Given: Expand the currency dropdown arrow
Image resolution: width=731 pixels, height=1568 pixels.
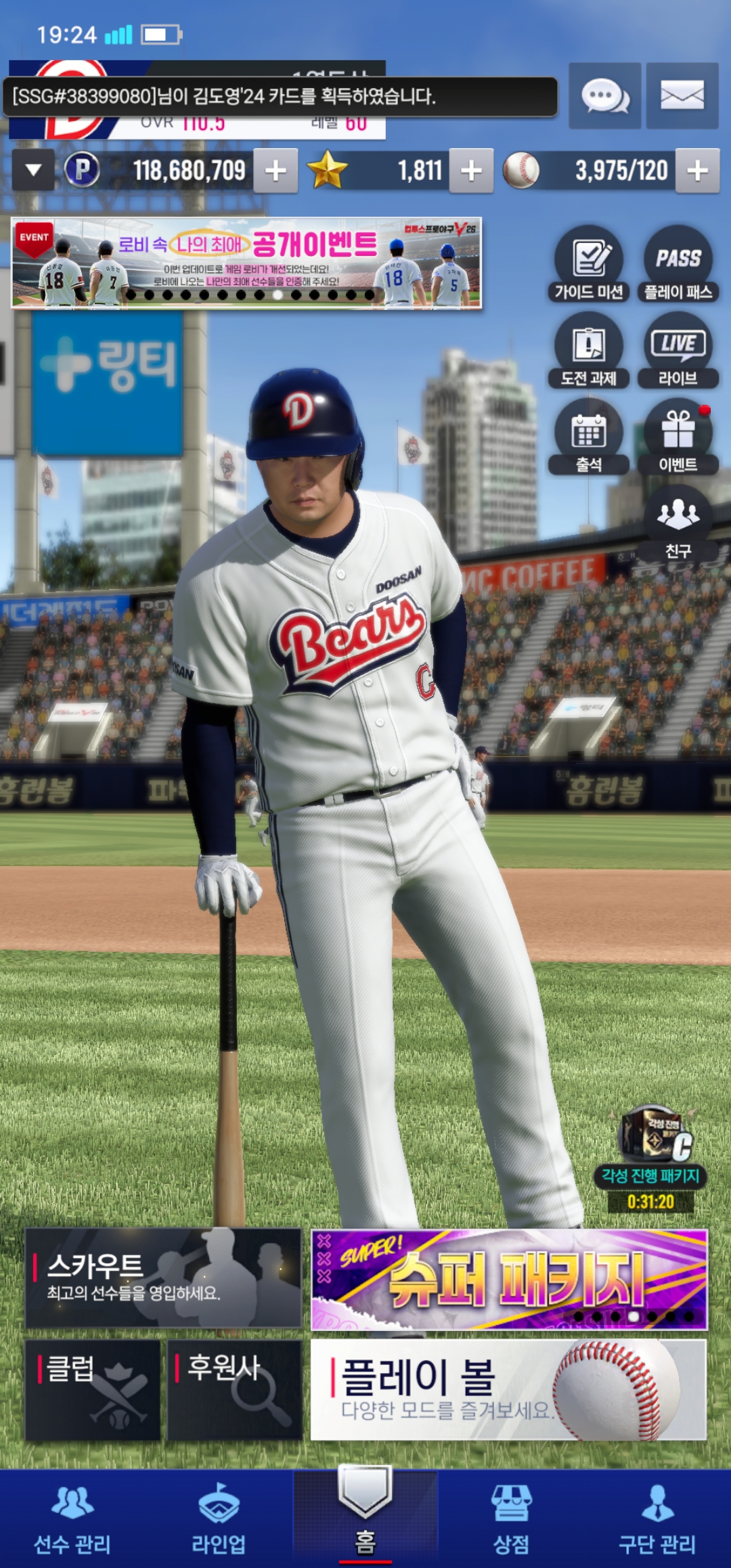Looking at the screenshot, I should coord(33,171).
